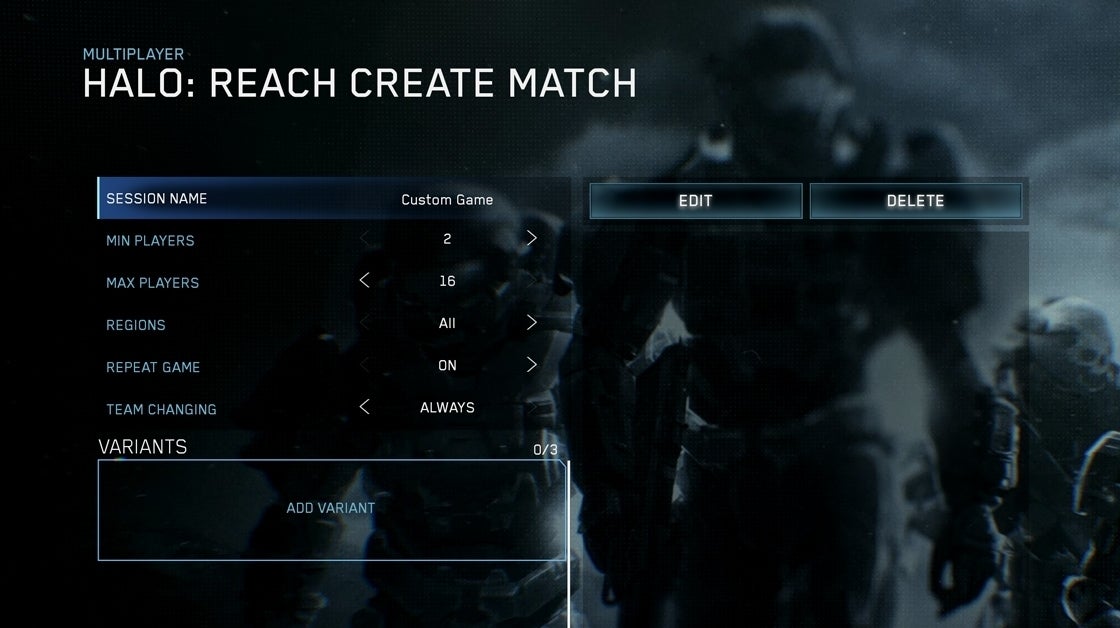Click the Edit button

click(x=695, y=200)
